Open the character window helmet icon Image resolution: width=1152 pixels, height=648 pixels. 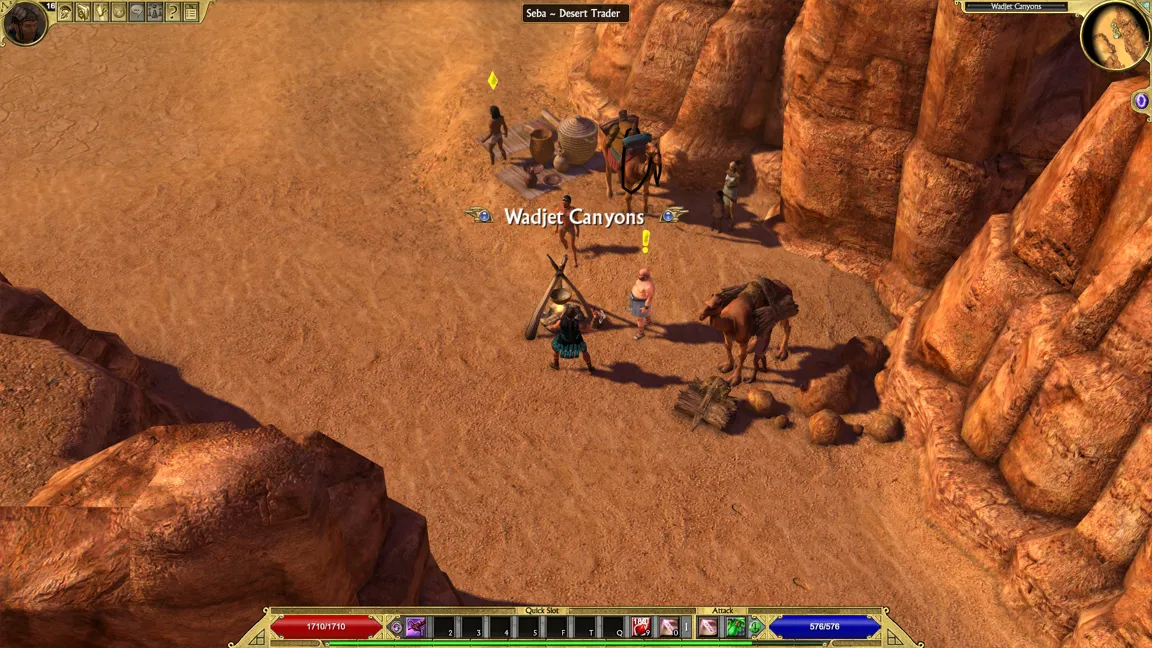click(x=65, y=12)
